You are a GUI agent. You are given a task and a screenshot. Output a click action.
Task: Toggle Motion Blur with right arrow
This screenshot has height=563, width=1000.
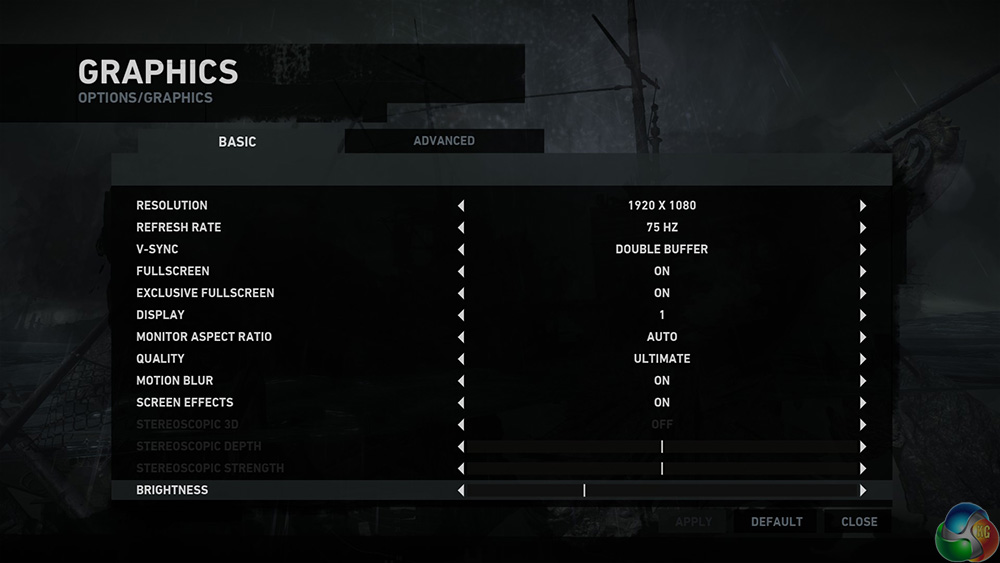862,382
